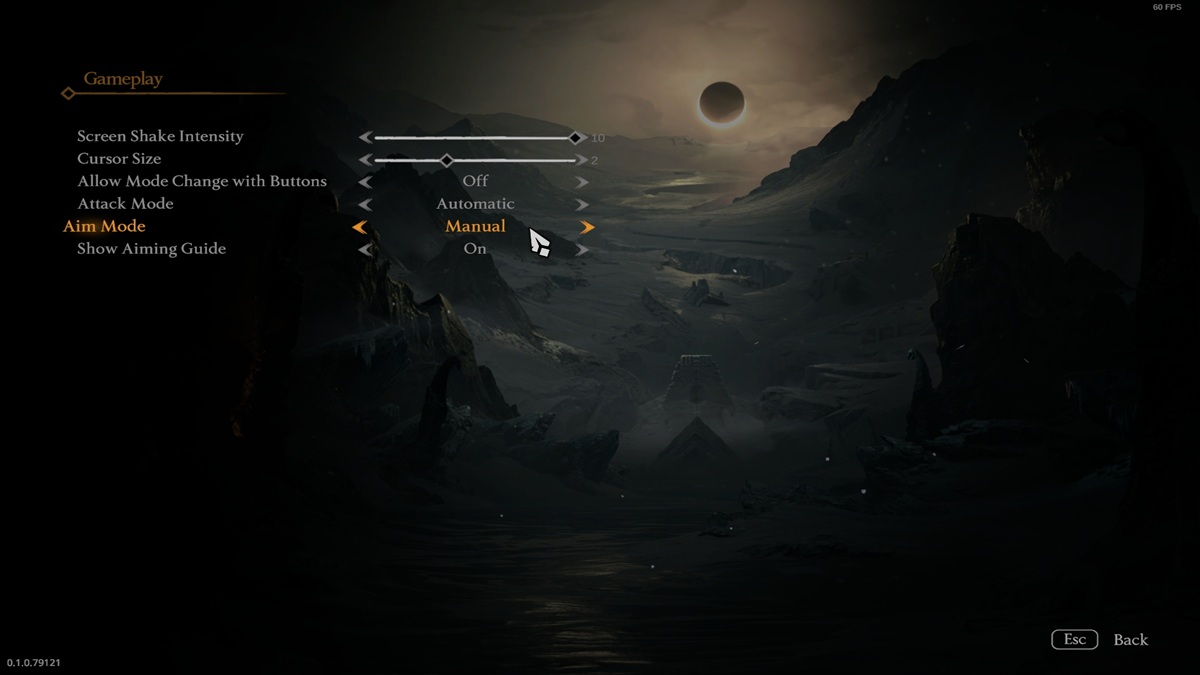Select the Screen Shake Intensity setting
This screenshot has height=675, width=1200.
160,136
